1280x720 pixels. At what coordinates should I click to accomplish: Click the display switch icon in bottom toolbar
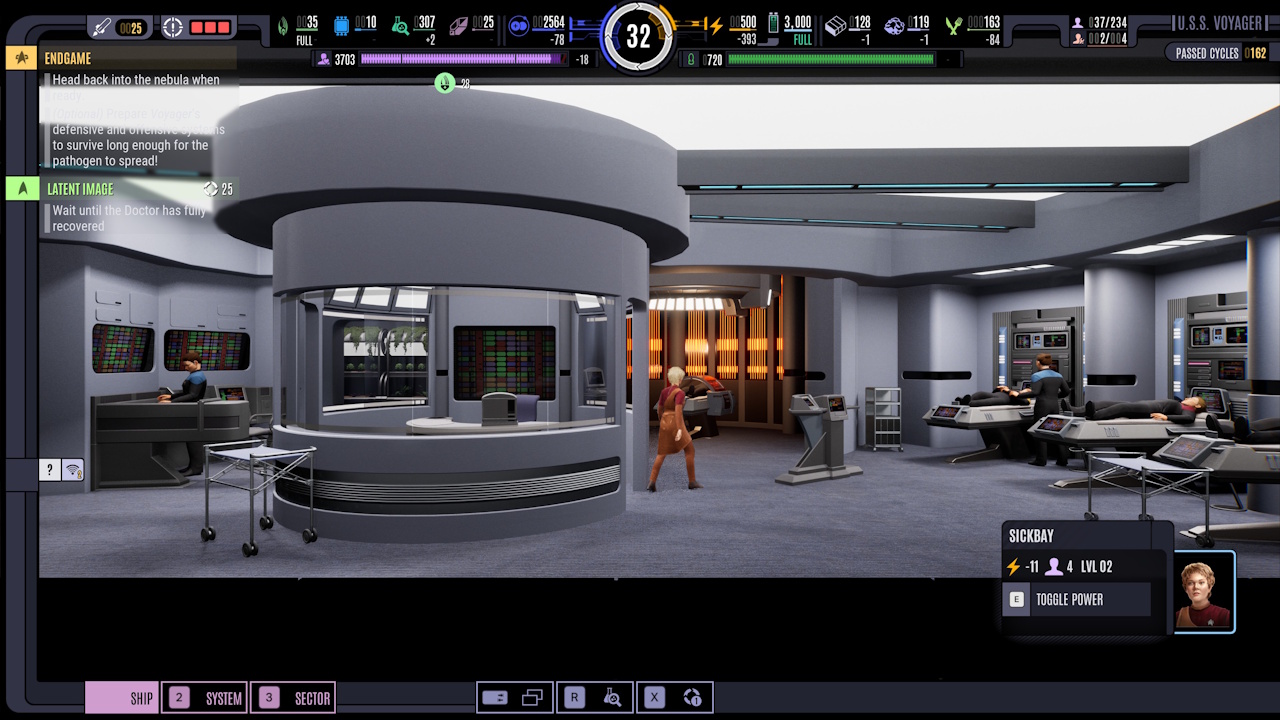(x=495, y=697)
